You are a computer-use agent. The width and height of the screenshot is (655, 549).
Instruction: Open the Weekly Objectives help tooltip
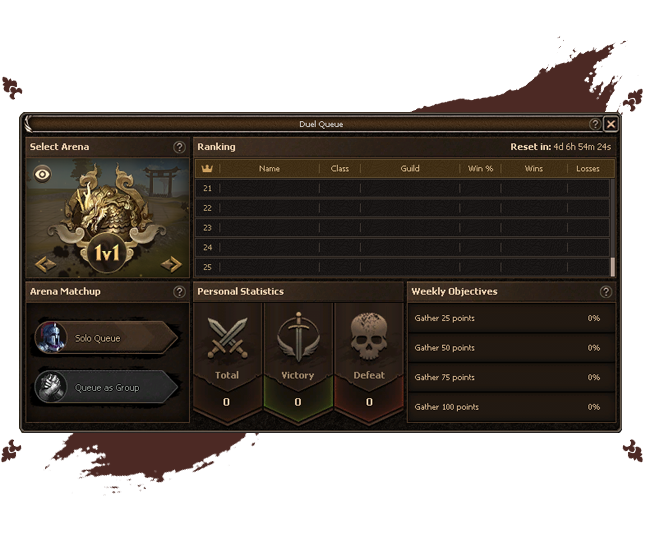click(x=605, y=292)
